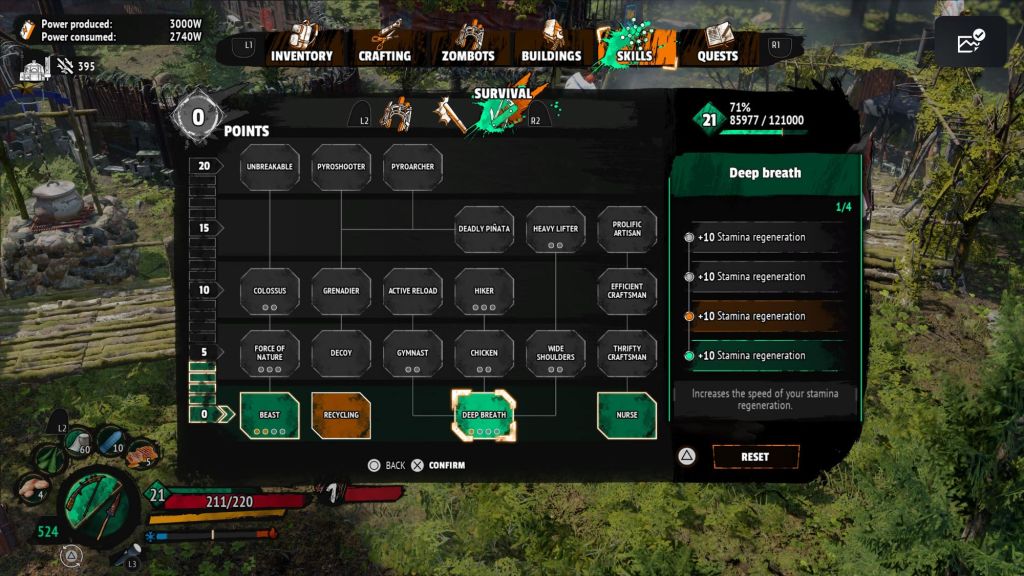Reset the skill points
The image size is (1024, 576).
[x=755, y=457]
